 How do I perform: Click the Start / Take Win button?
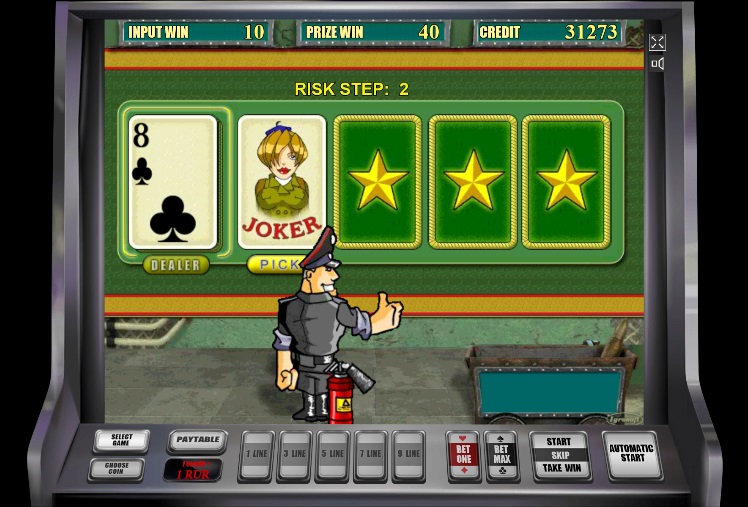[559, 455]
